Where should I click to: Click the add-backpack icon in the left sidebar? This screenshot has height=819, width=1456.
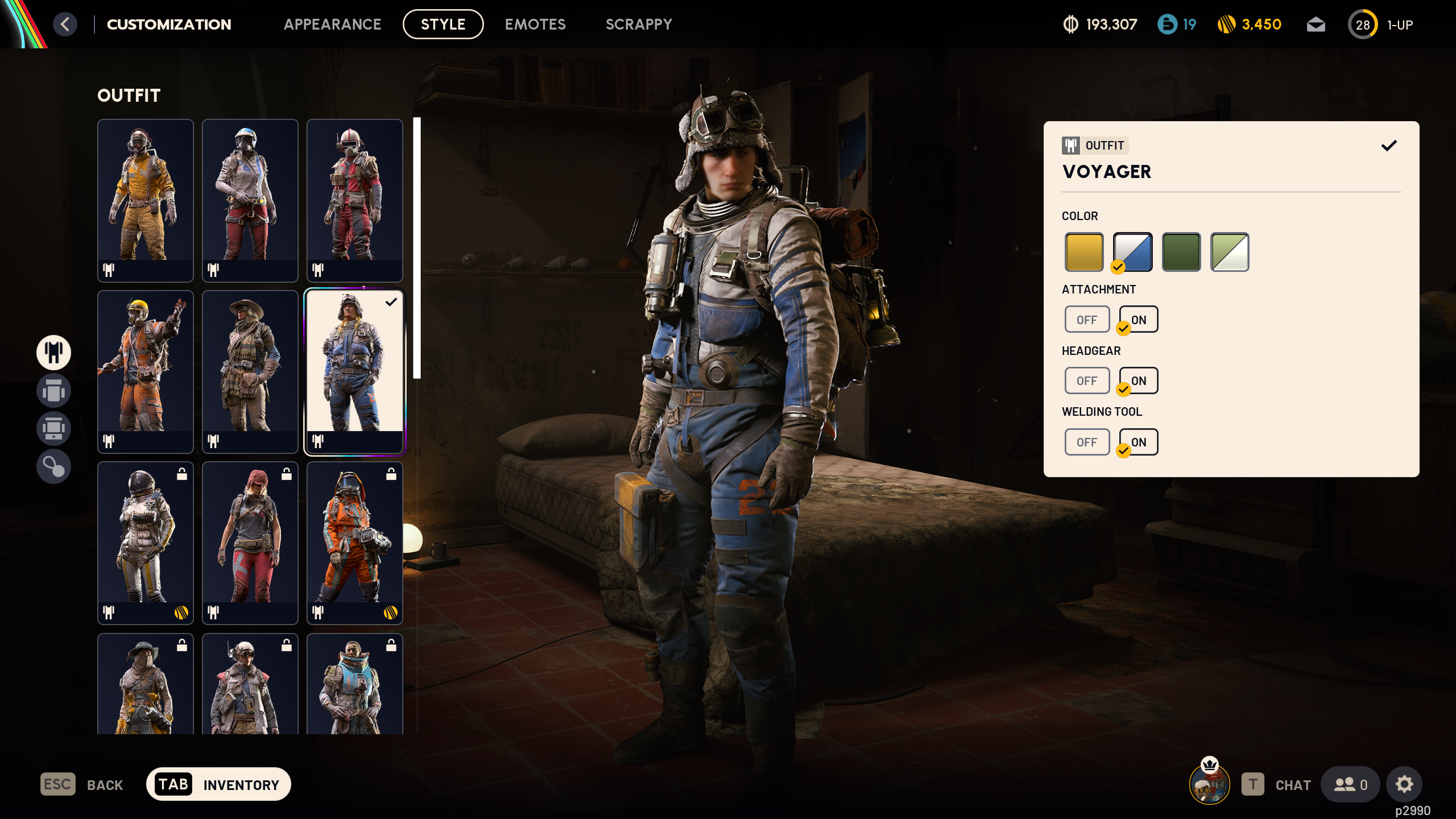tap(53, 429)
